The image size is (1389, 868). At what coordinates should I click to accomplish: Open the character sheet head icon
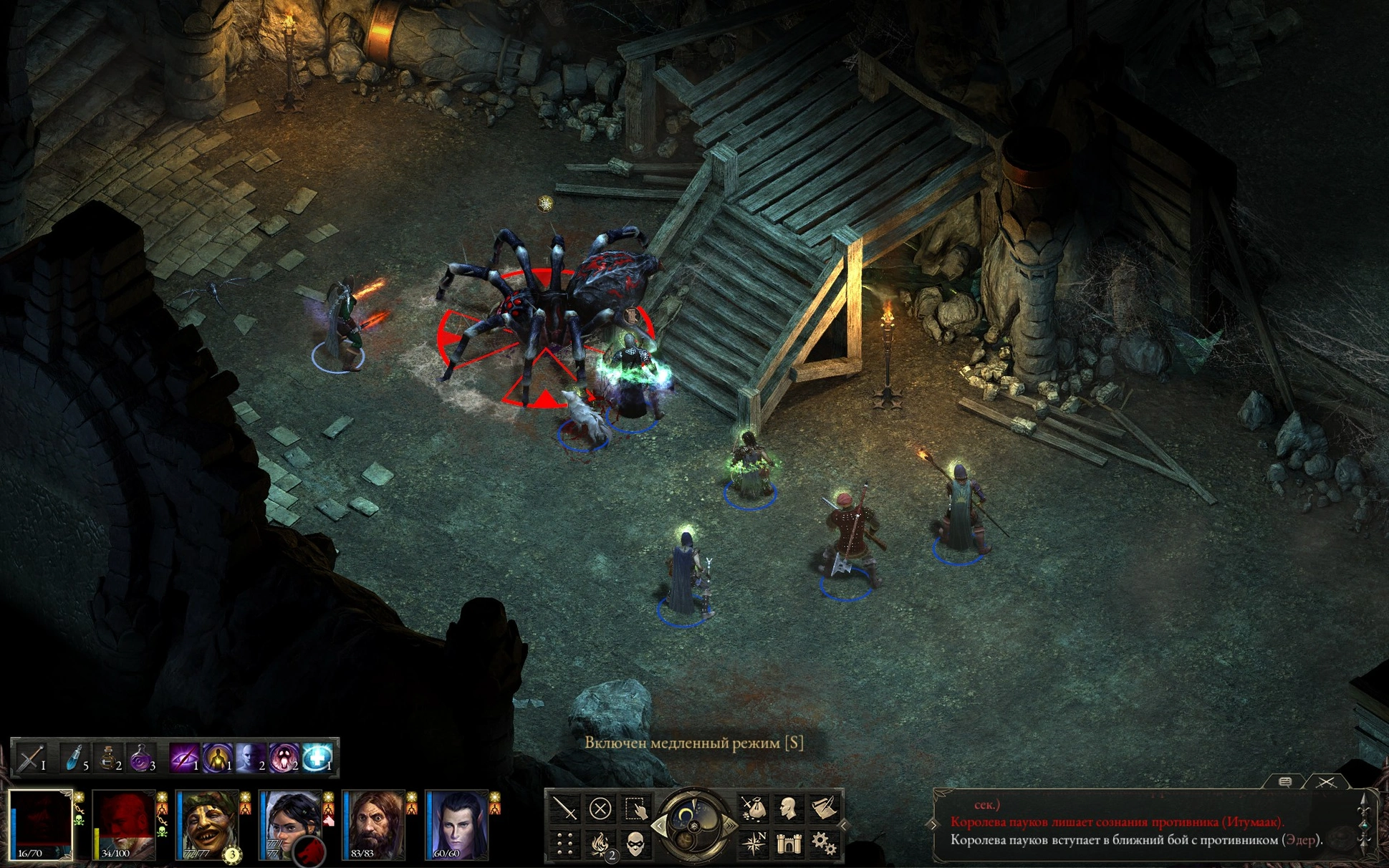tap(788, 809)
